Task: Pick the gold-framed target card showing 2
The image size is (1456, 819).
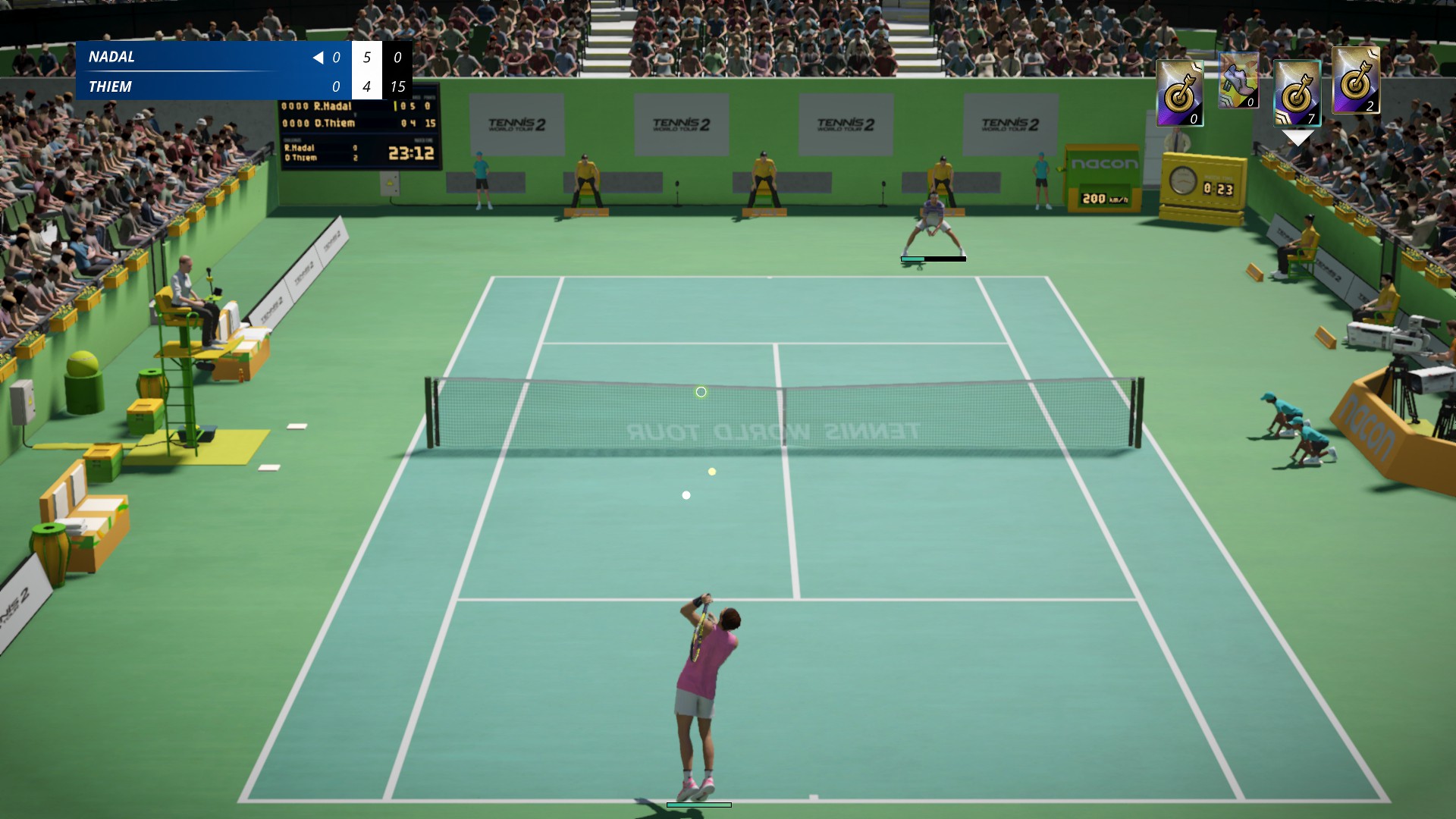Action: coord(1355,80)
